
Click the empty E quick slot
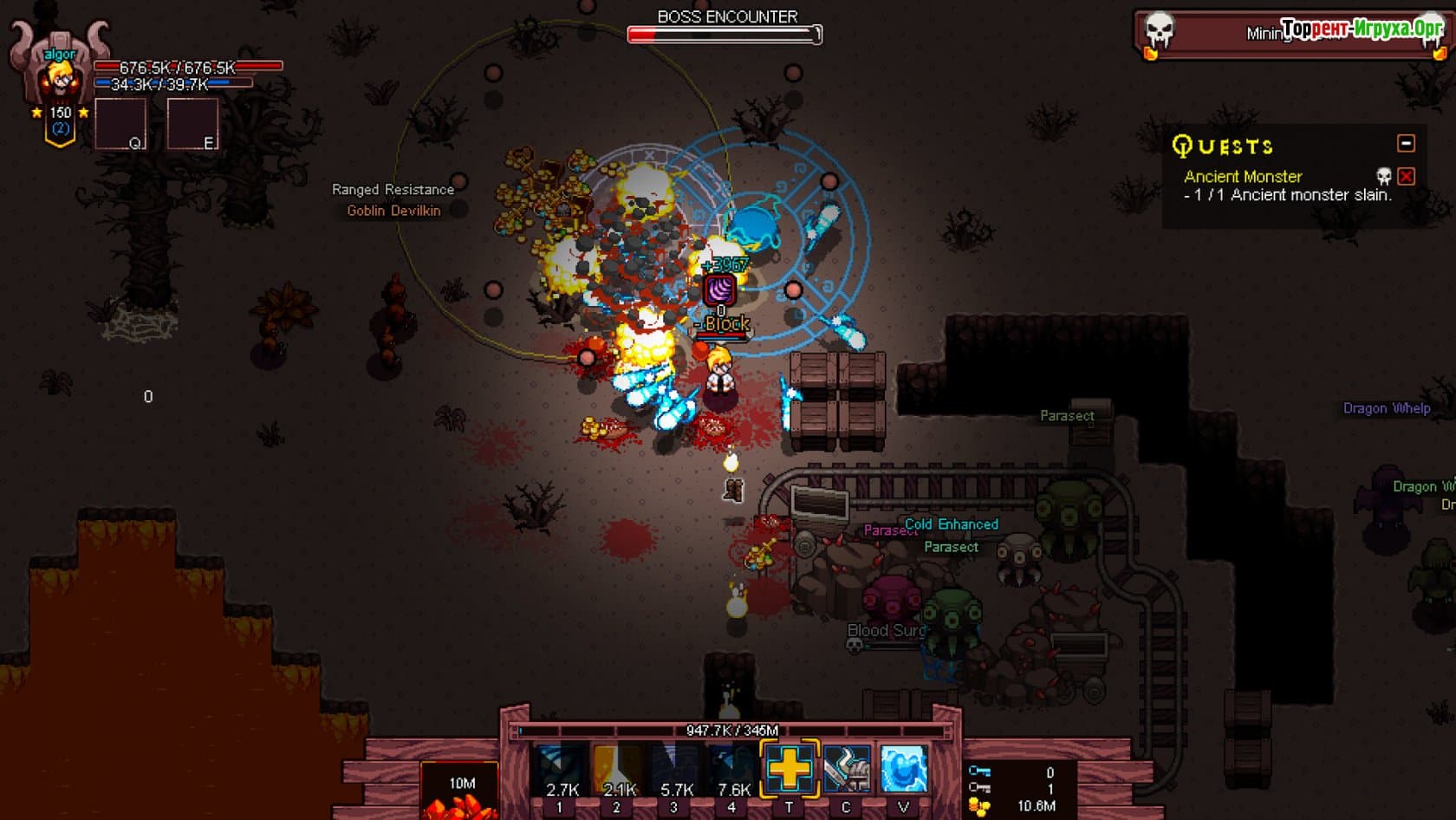(x=192, y=124)
